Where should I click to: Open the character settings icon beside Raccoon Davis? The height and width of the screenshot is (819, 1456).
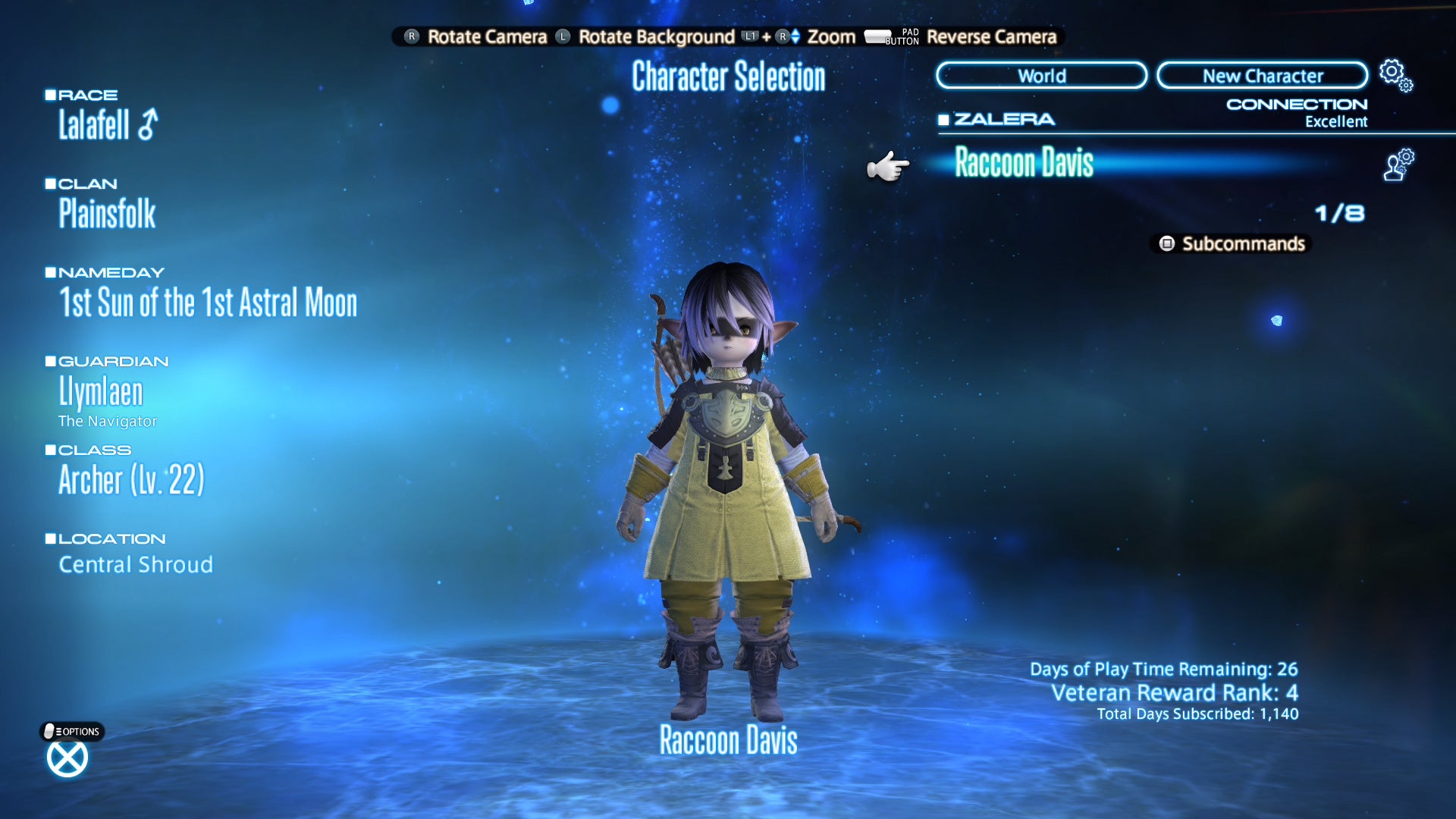click(x=1398, y=165)
